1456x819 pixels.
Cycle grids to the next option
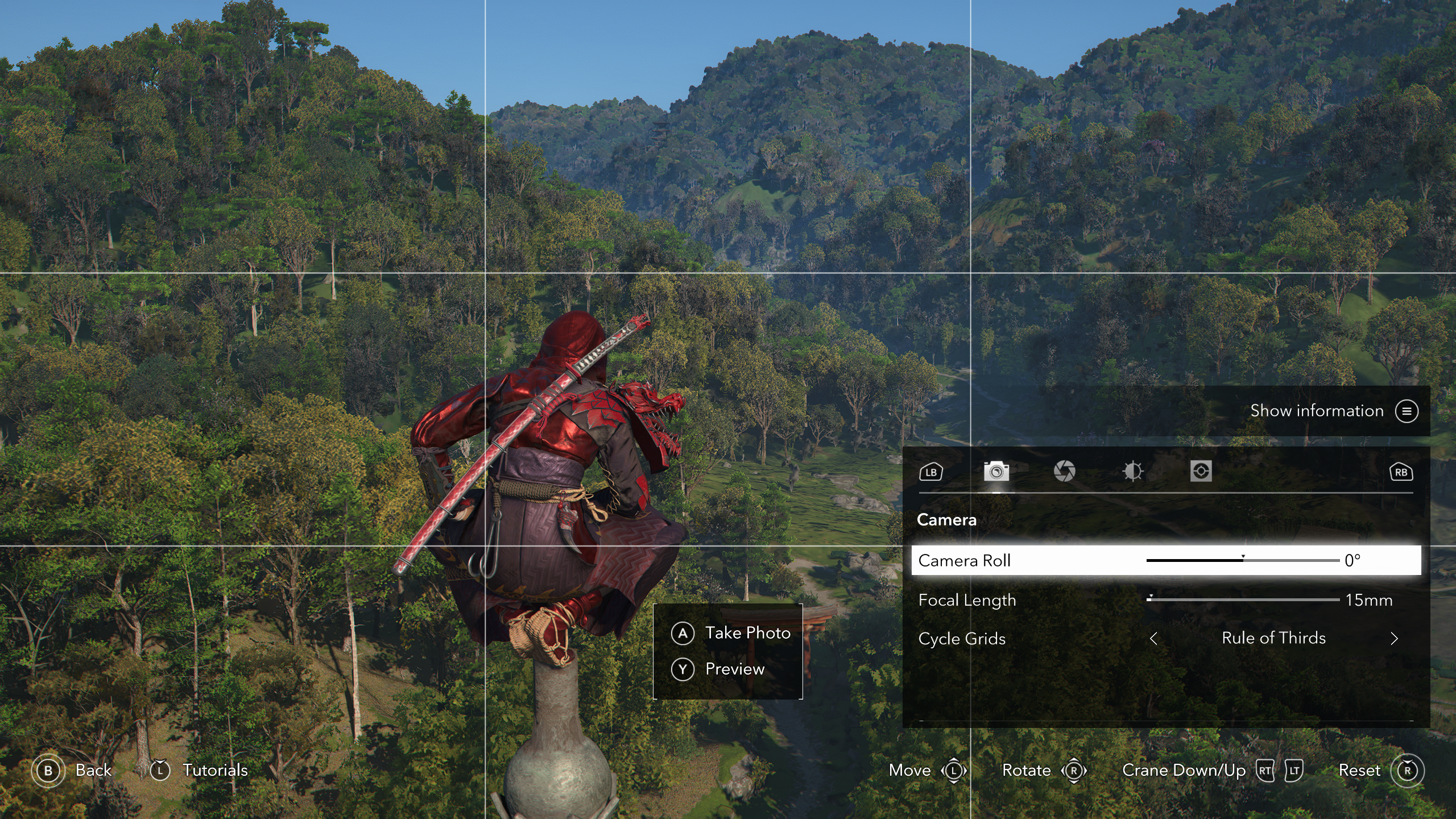click(x=1394, y=639)
